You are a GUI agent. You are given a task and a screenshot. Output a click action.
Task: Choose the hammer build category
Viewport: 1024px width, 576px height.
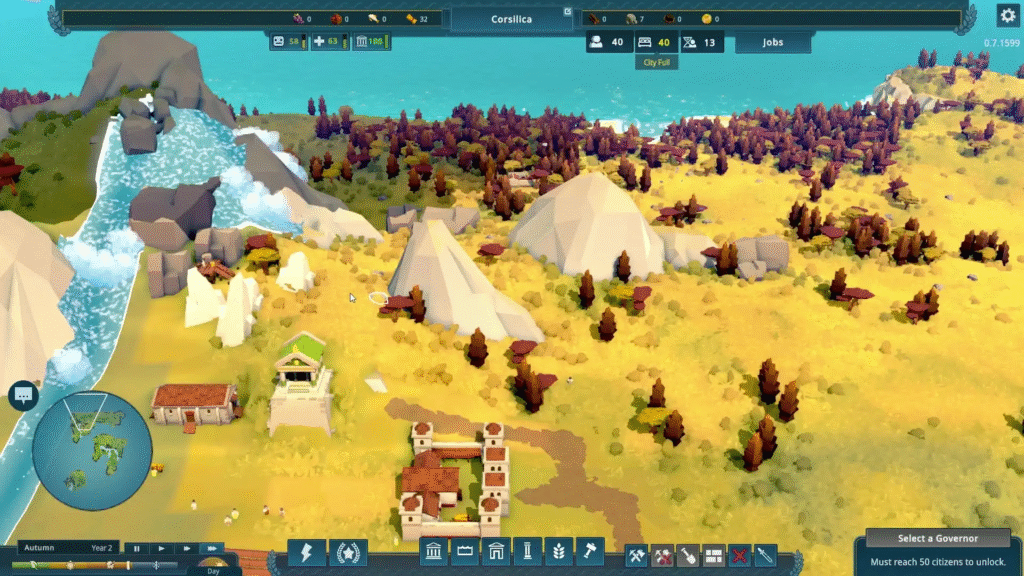click(x=590, y=553)
